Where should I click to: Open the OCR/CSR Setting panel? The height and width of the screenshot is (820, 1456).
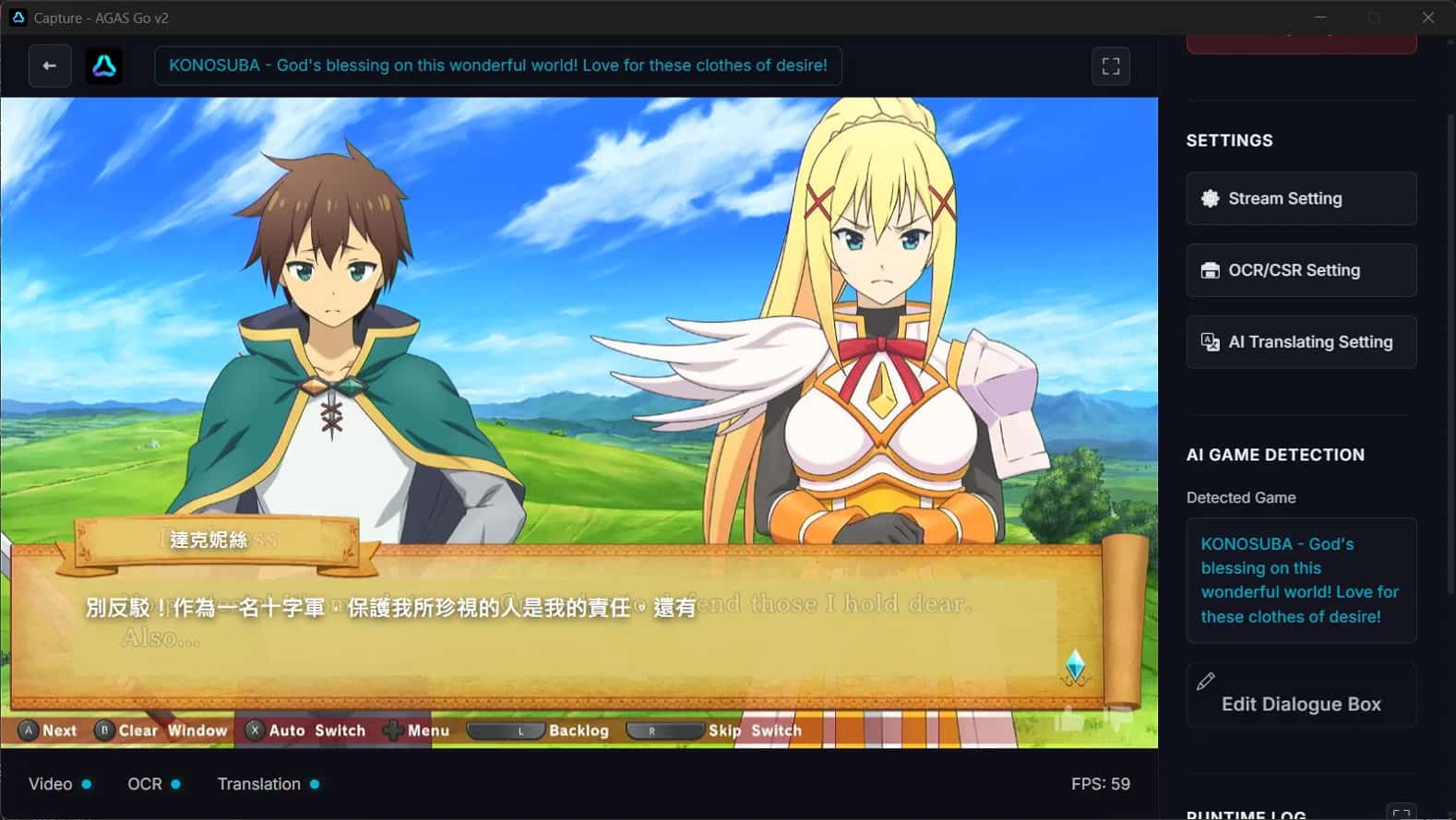[1300, 269]
